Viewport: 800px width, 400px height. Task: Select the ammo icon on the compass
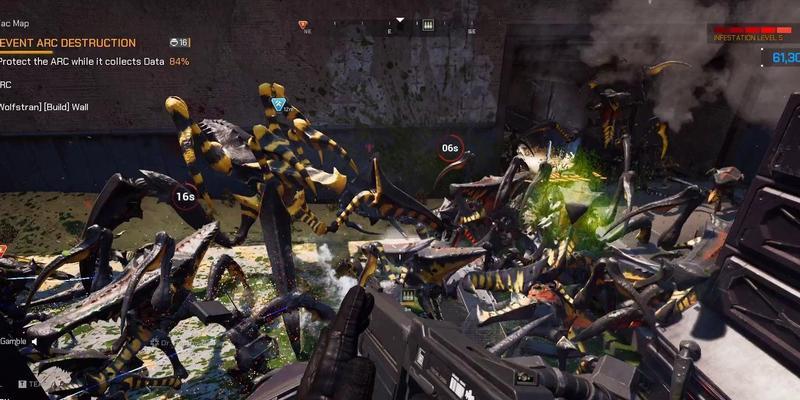428,25
